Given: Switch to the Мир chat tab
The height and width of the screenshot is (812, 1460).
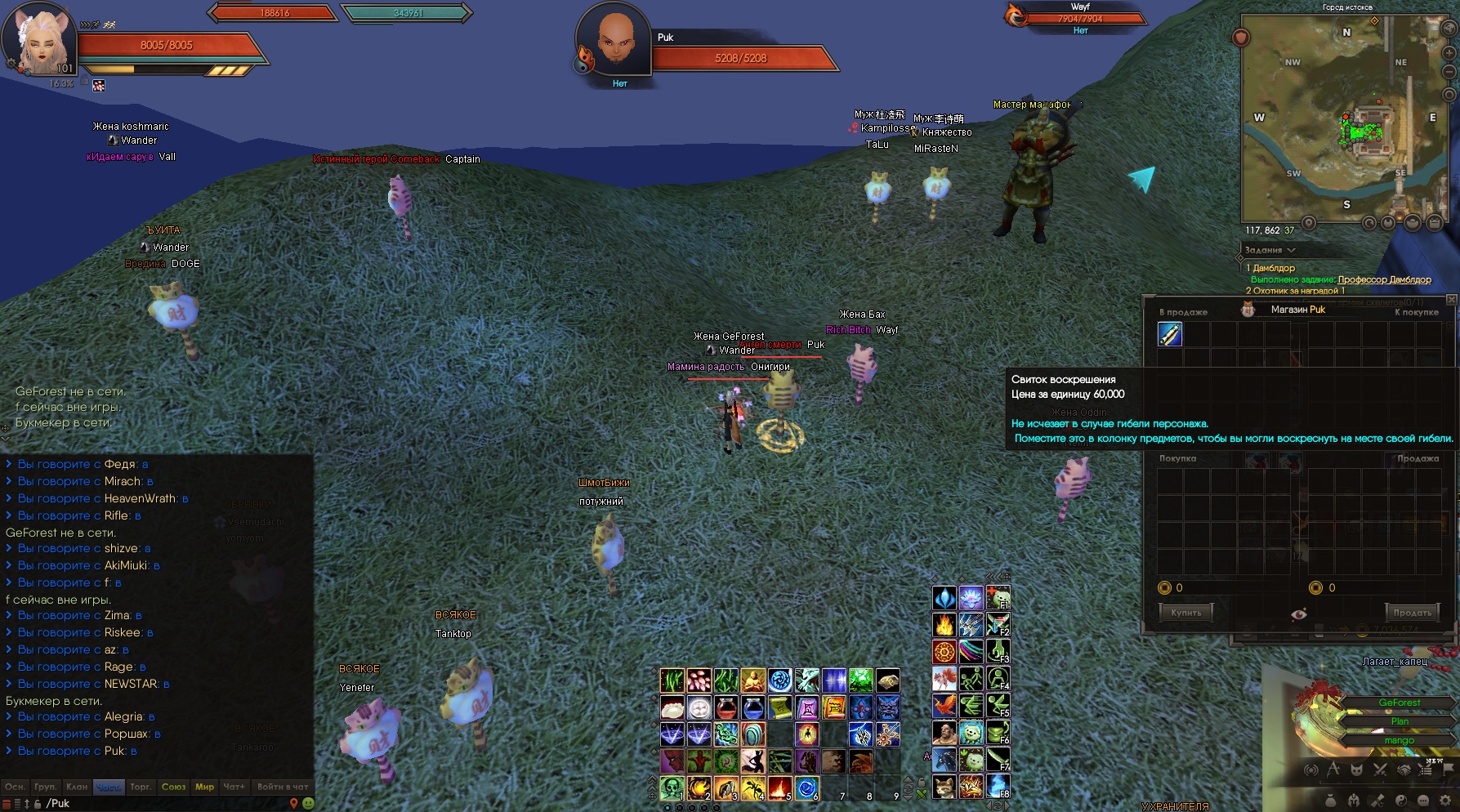Looking at the screenshot, I should coord(204,787).
